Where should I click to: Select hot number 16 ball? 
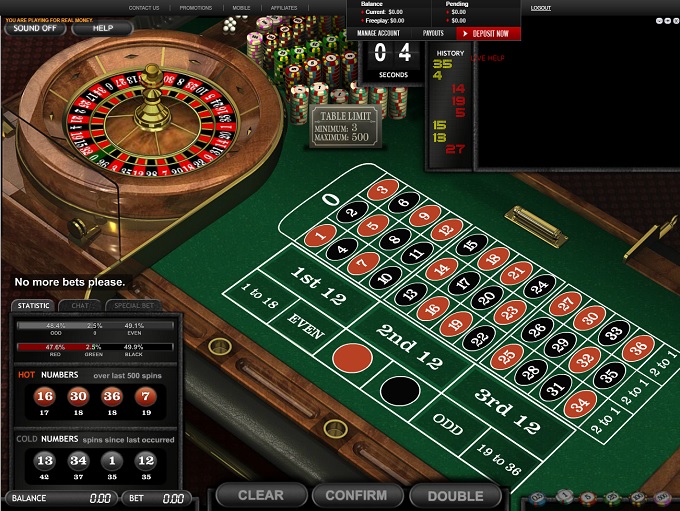(x=44, y=396)
